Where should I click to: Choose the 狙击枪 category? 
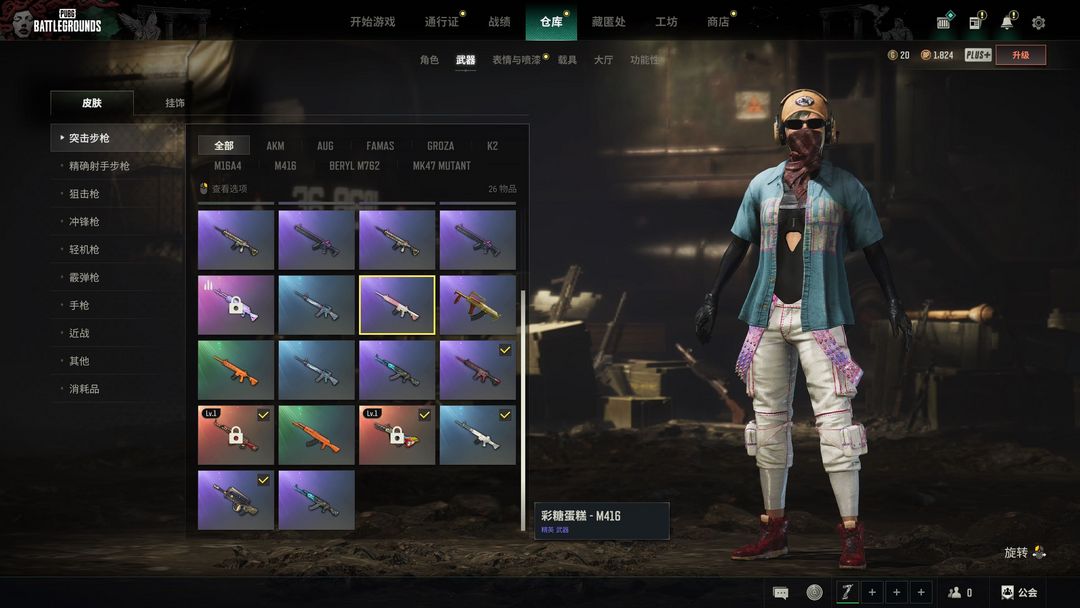[x=84, y=194]
